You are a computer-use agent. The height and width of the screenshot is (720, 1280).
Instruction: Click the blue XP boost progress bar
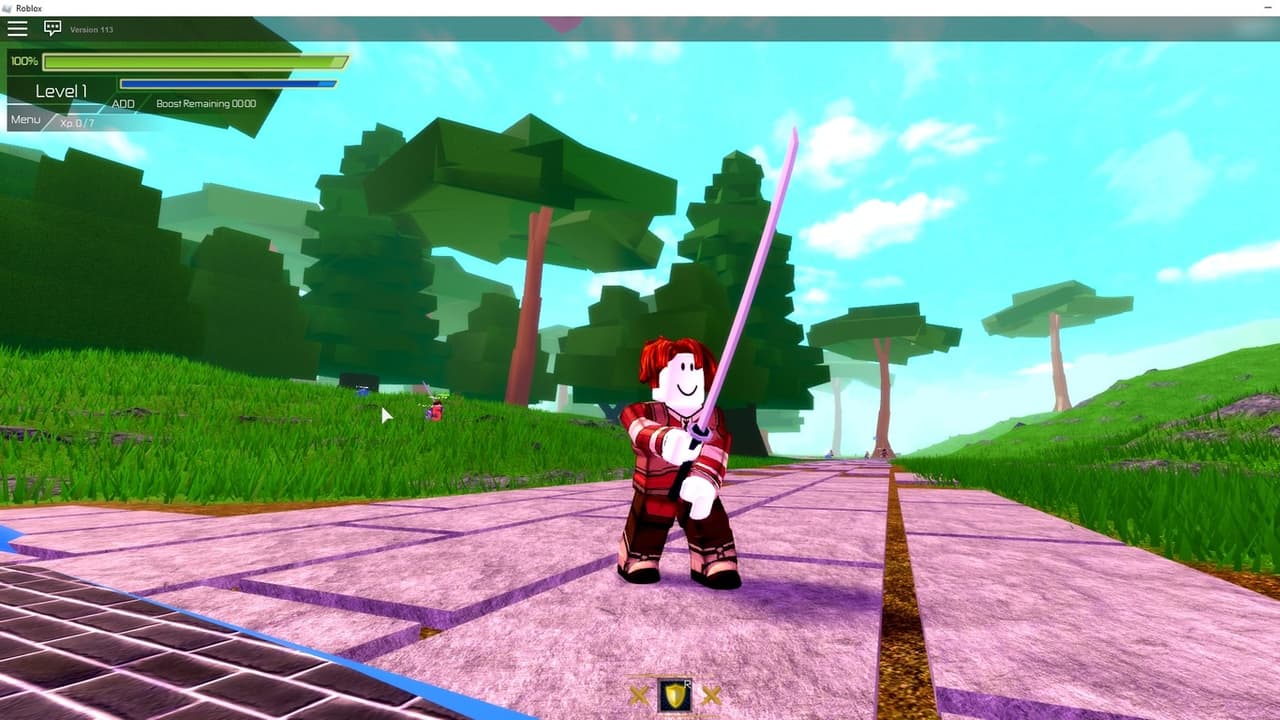[x=228, y=82]
